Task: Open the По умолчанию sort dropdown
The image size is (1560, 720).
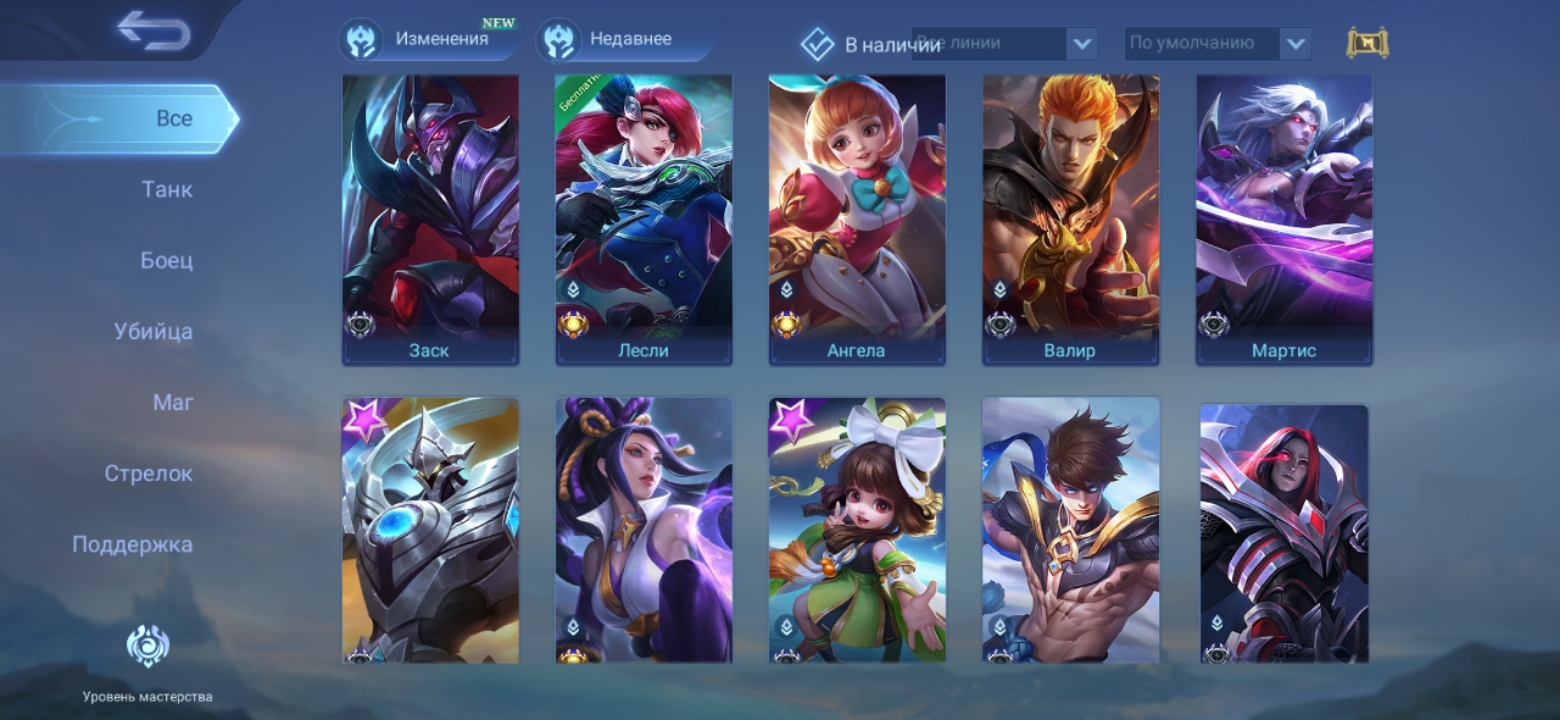Action: 1294,44
